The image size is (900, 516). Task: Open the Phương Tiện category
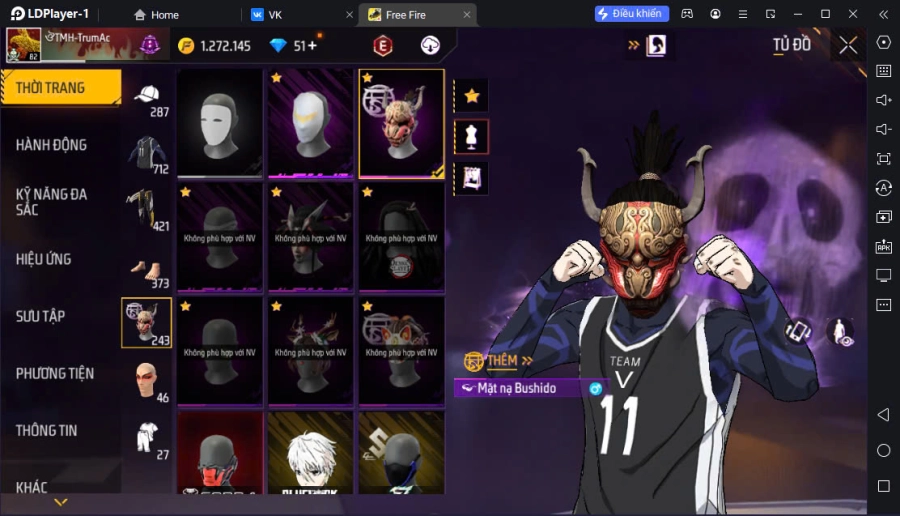click(x=55, y=373)
